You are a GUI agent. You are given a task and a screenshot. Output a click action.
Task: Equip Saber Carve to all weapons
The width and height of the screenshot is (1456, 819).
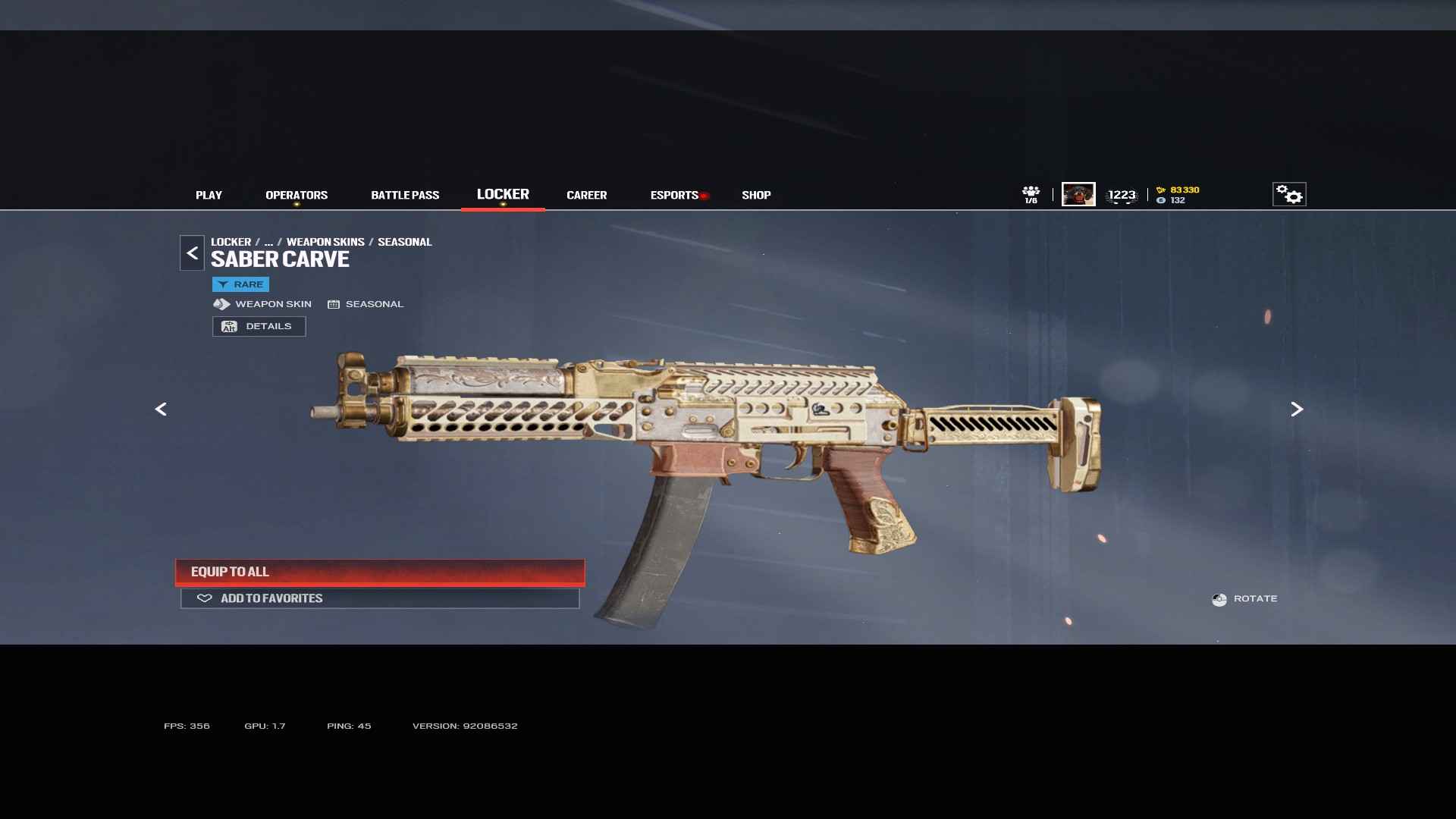coord(379,572)
